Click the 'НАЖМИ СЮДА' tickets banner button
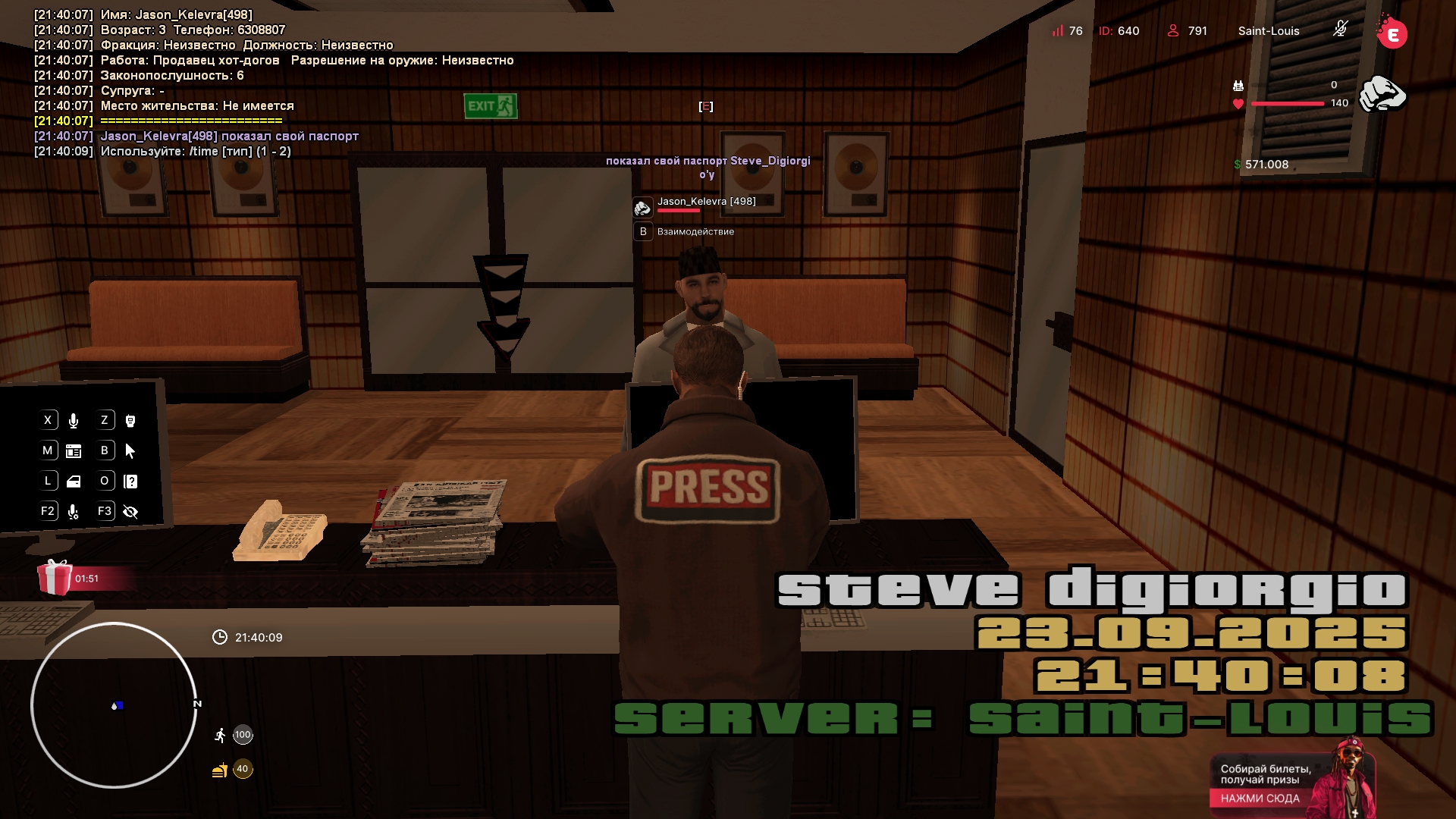The width and height of the screenshot is (1456, 819). [1260, 798]
